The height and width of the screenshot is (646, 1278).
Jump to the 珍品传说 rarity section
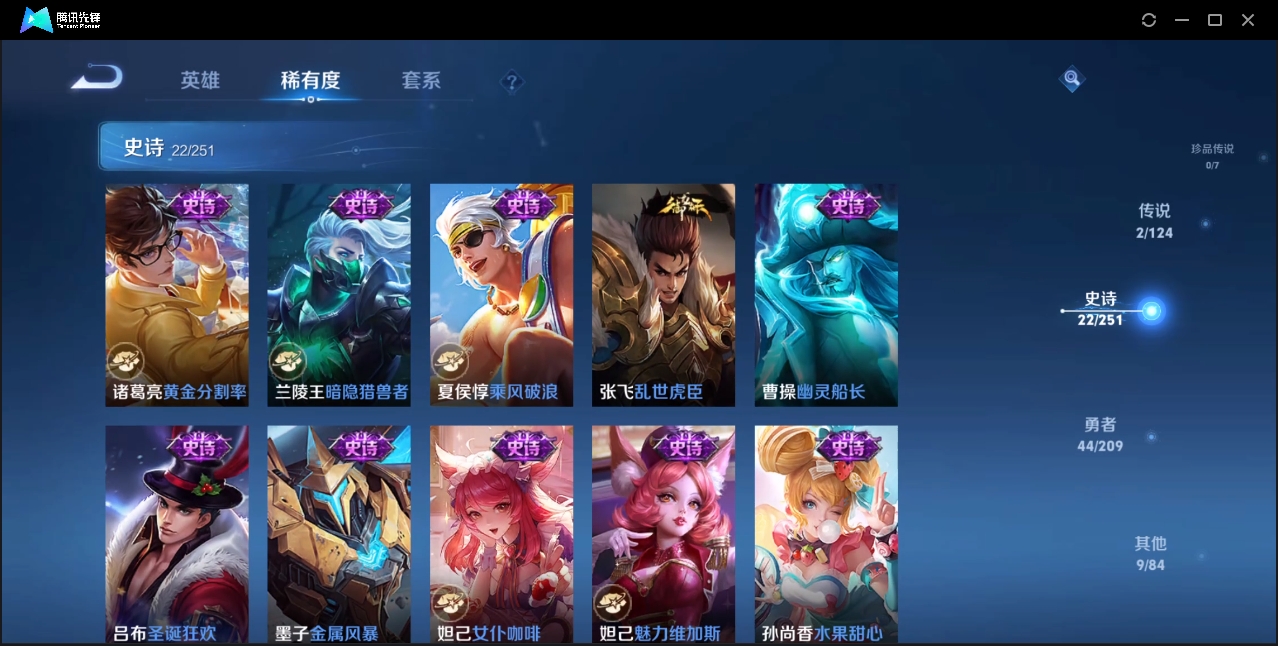coord(1212,155)
